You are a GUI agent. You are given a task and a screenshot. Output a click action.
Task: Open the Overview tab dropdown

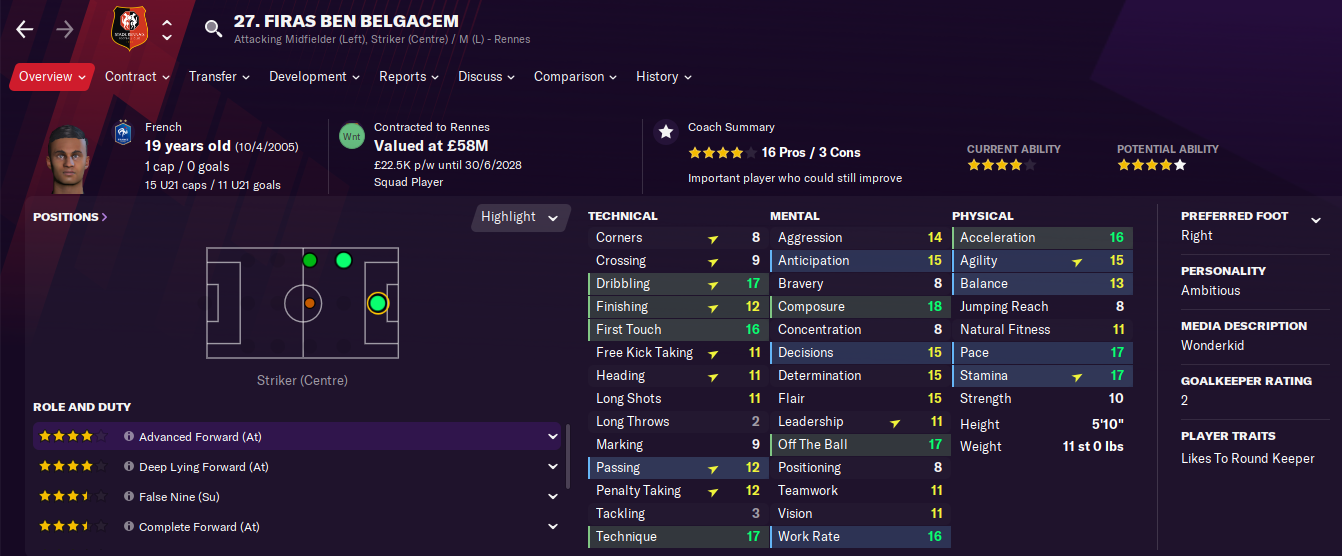point(51,77)
